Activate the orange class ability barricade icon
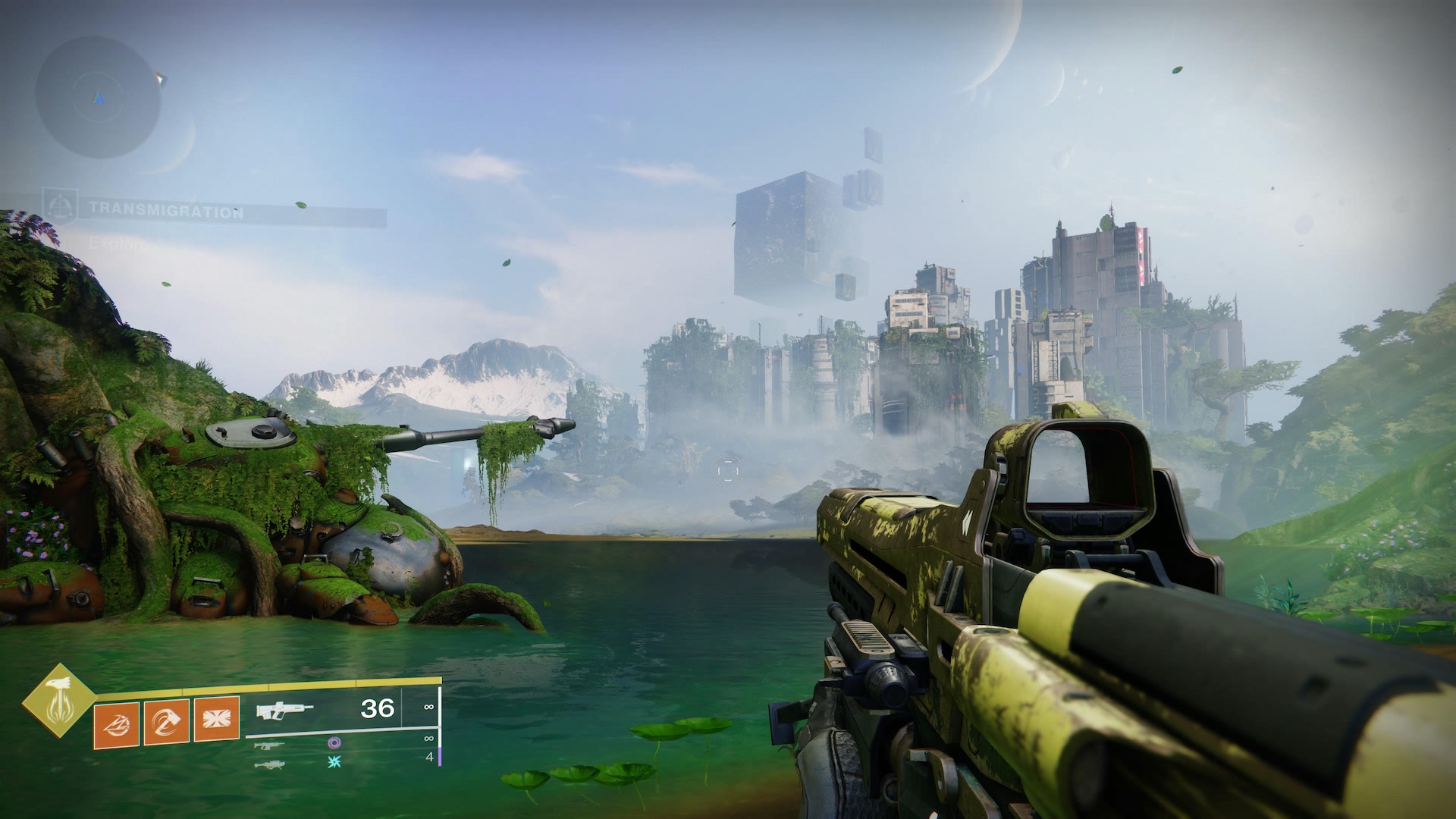This screenshot has height=819, width=1456. click(x=217, y=718)
